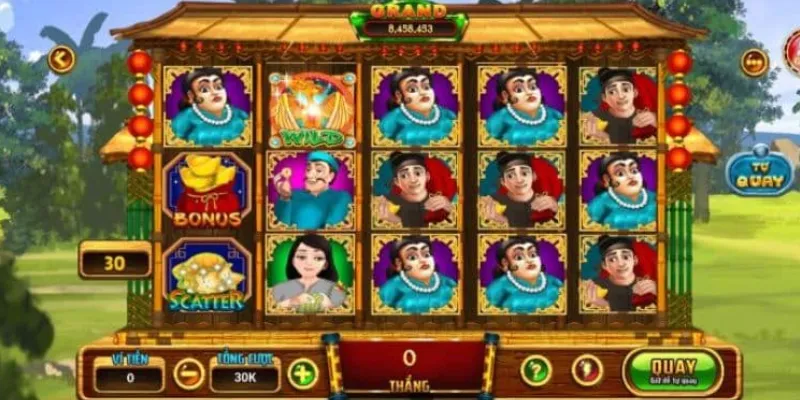Decrease the total bet with minus
800x400 pixels.
pos(188,374)
